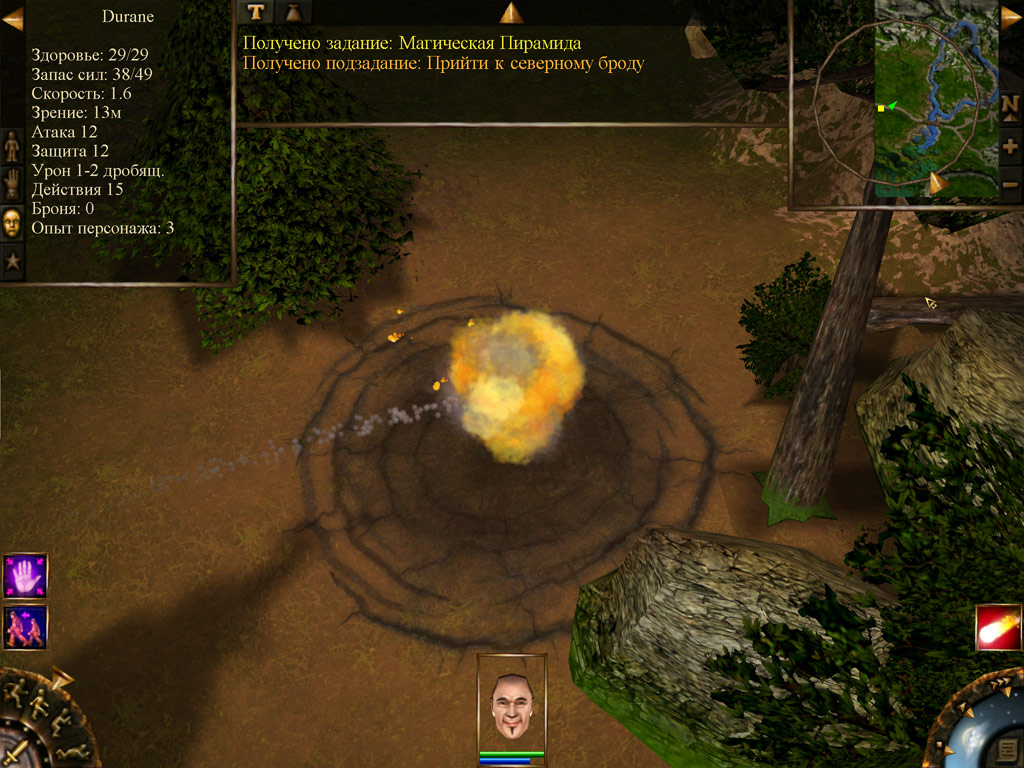Activate the purple two-figures spell icon
The height and width of the screenshot is (768, 1024).
25,627
